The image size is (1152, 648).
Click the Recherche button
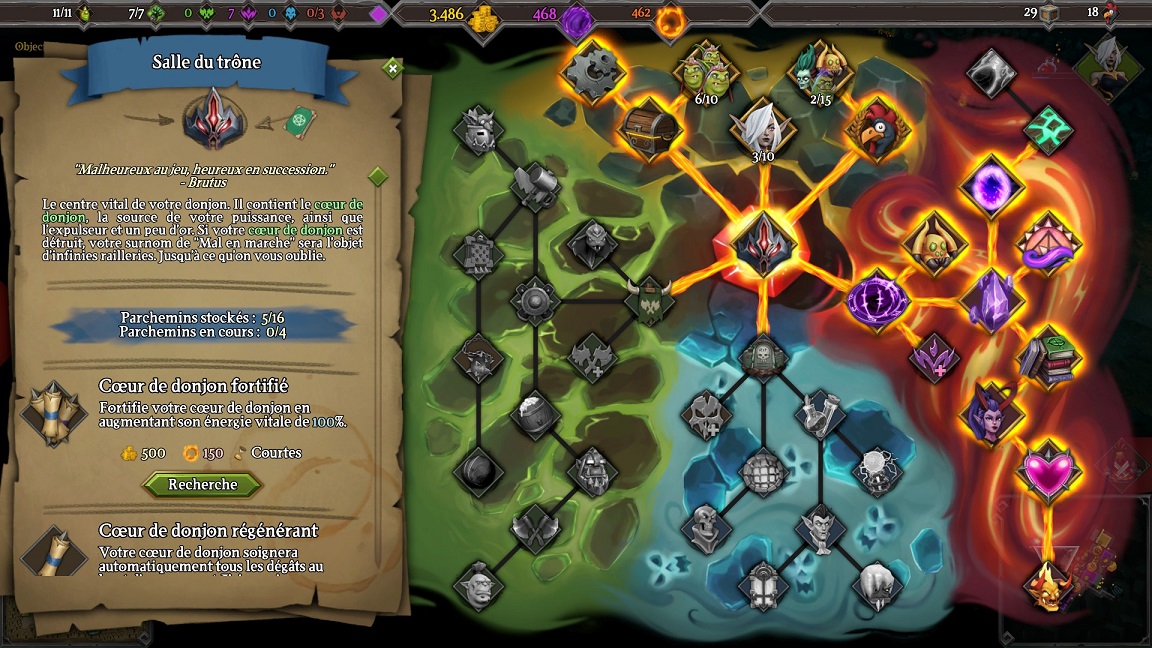[x=203, y=485]
